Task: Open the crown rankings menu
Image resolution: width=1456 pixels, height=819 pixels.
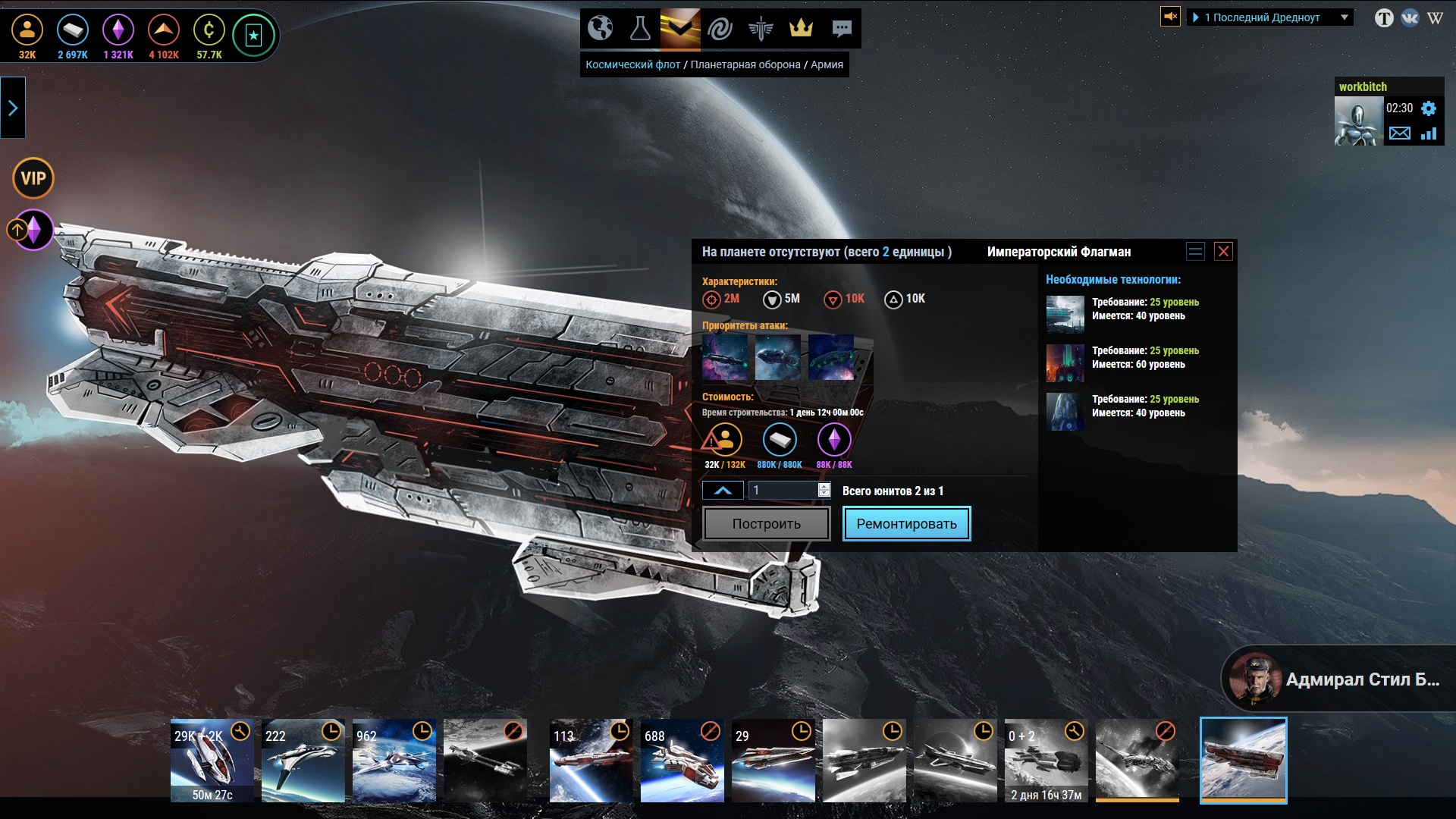Action: (x=801, y=28)
